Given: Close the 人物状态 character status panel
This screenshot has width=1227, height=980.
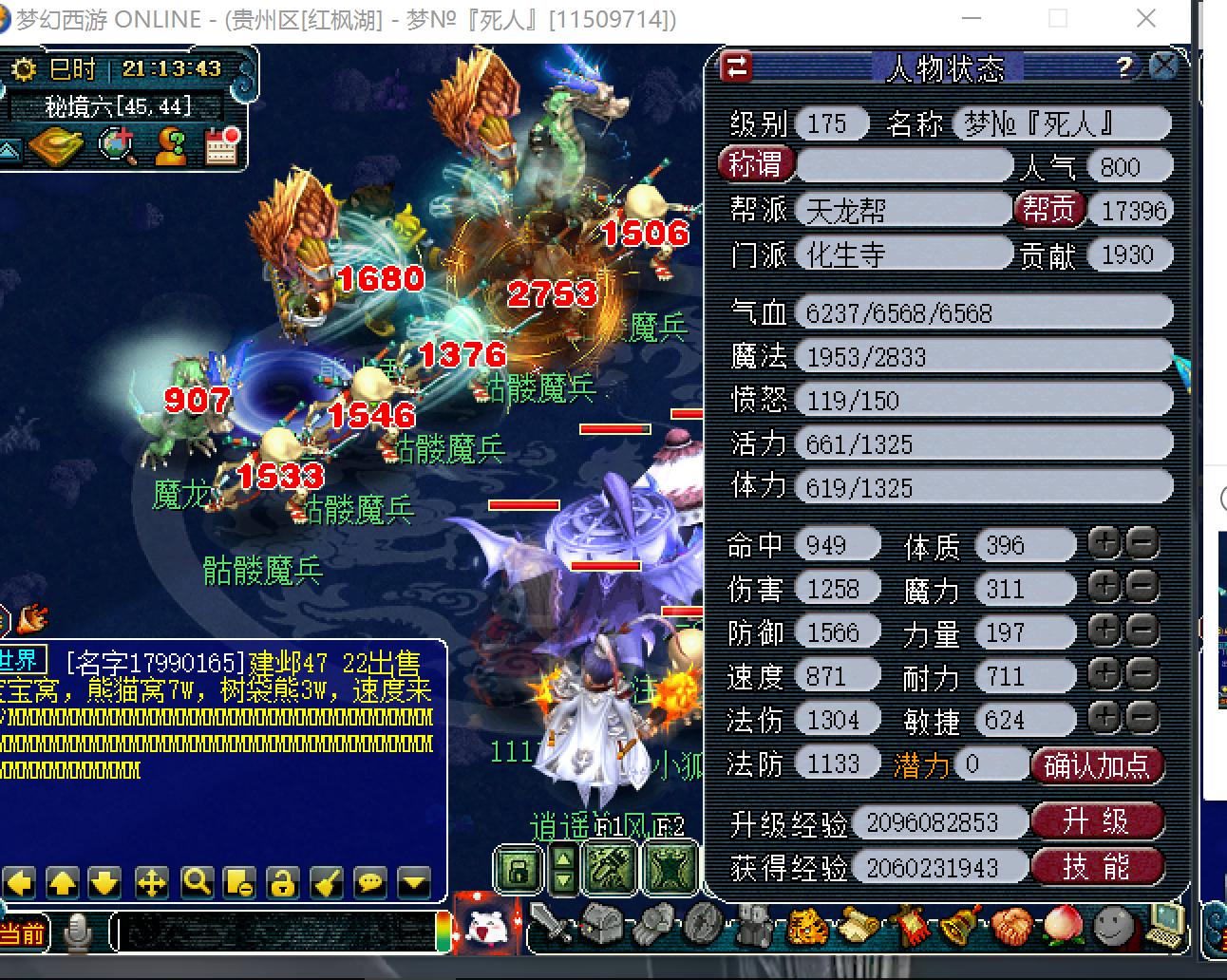Looking at the screenshot, I should pos(1163,66).
